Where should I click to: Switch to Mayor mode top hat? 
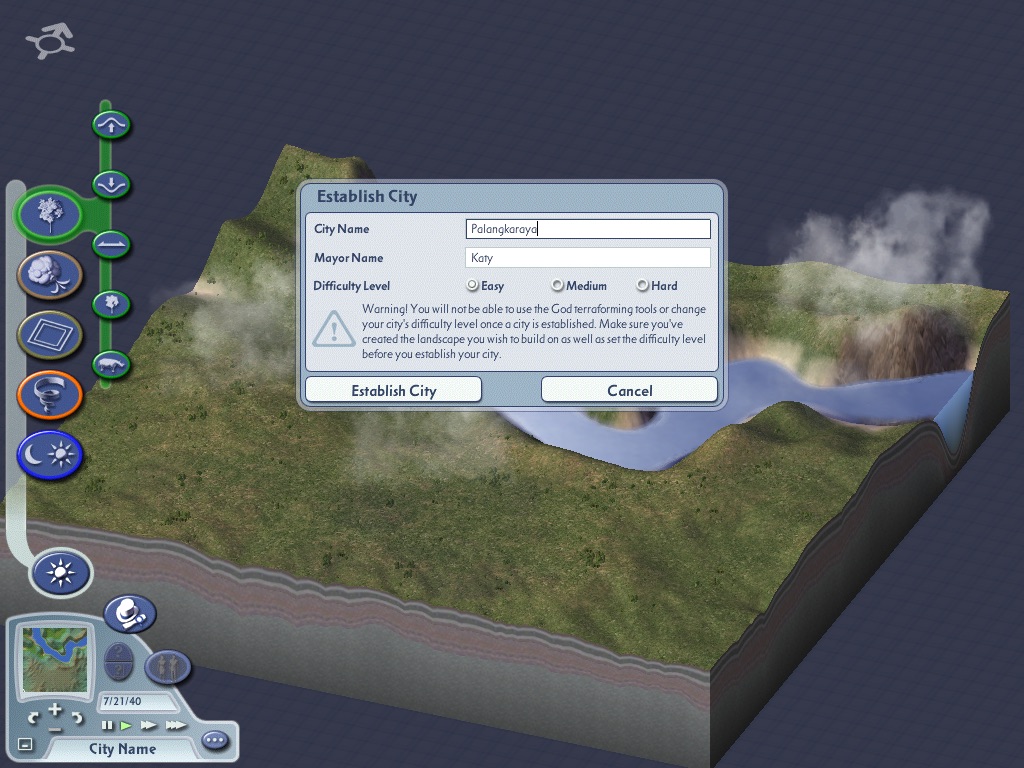[129, 613]
